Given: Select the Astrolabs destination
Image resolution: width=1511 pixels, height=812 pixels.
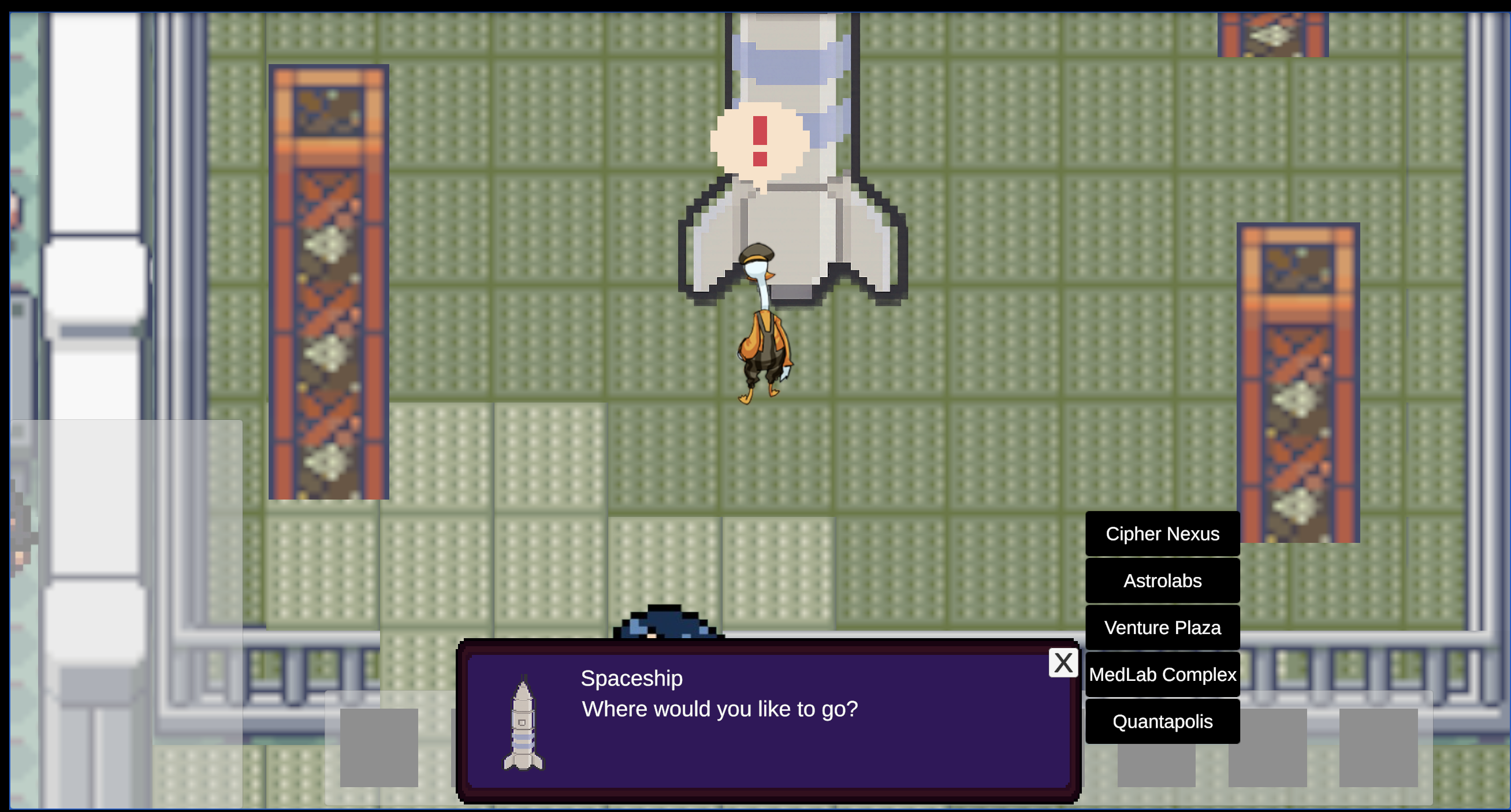Looking at the screenshot, I should pos(1162,580).
